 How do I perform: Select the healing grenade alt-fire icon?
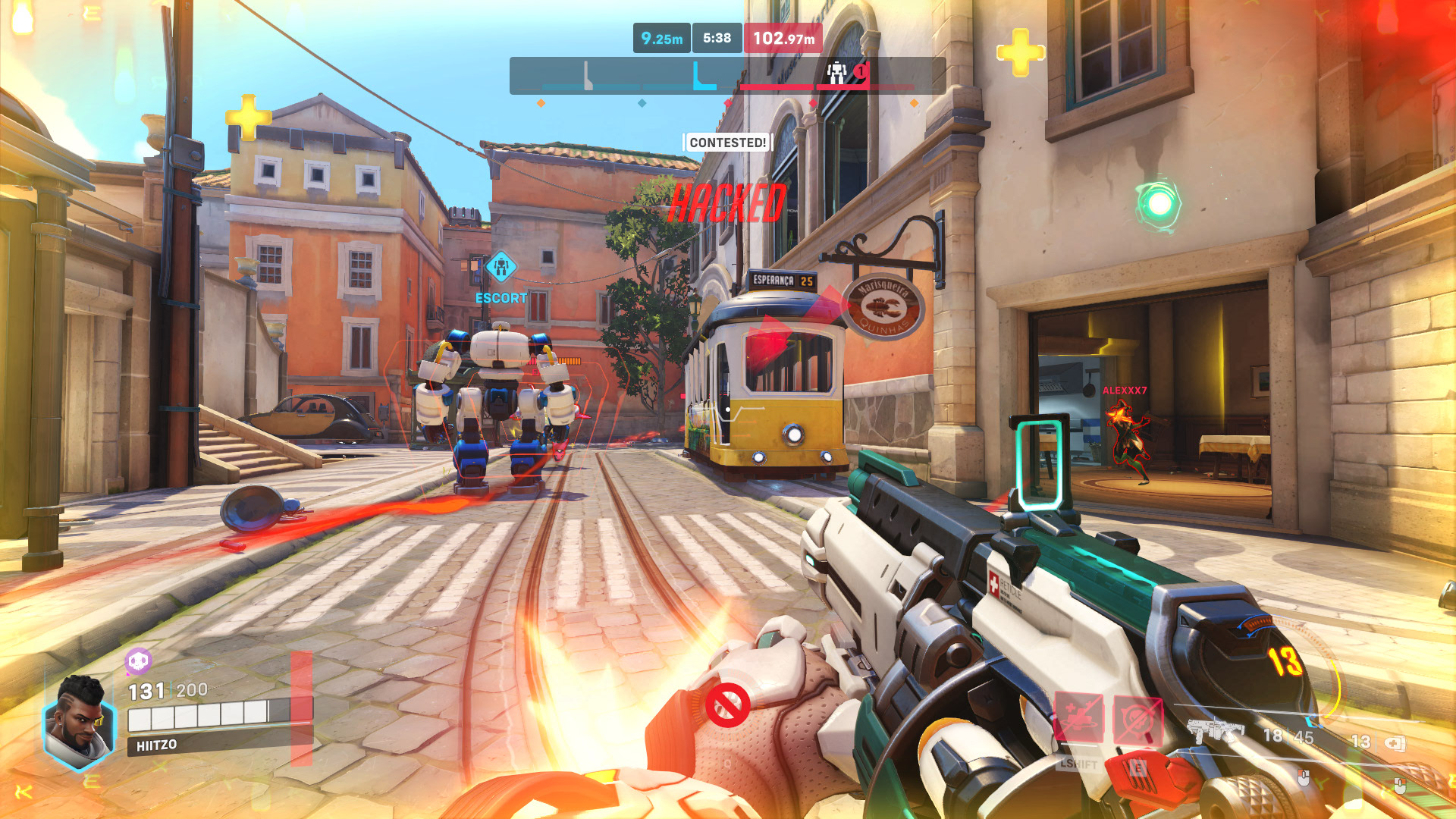1395,743
